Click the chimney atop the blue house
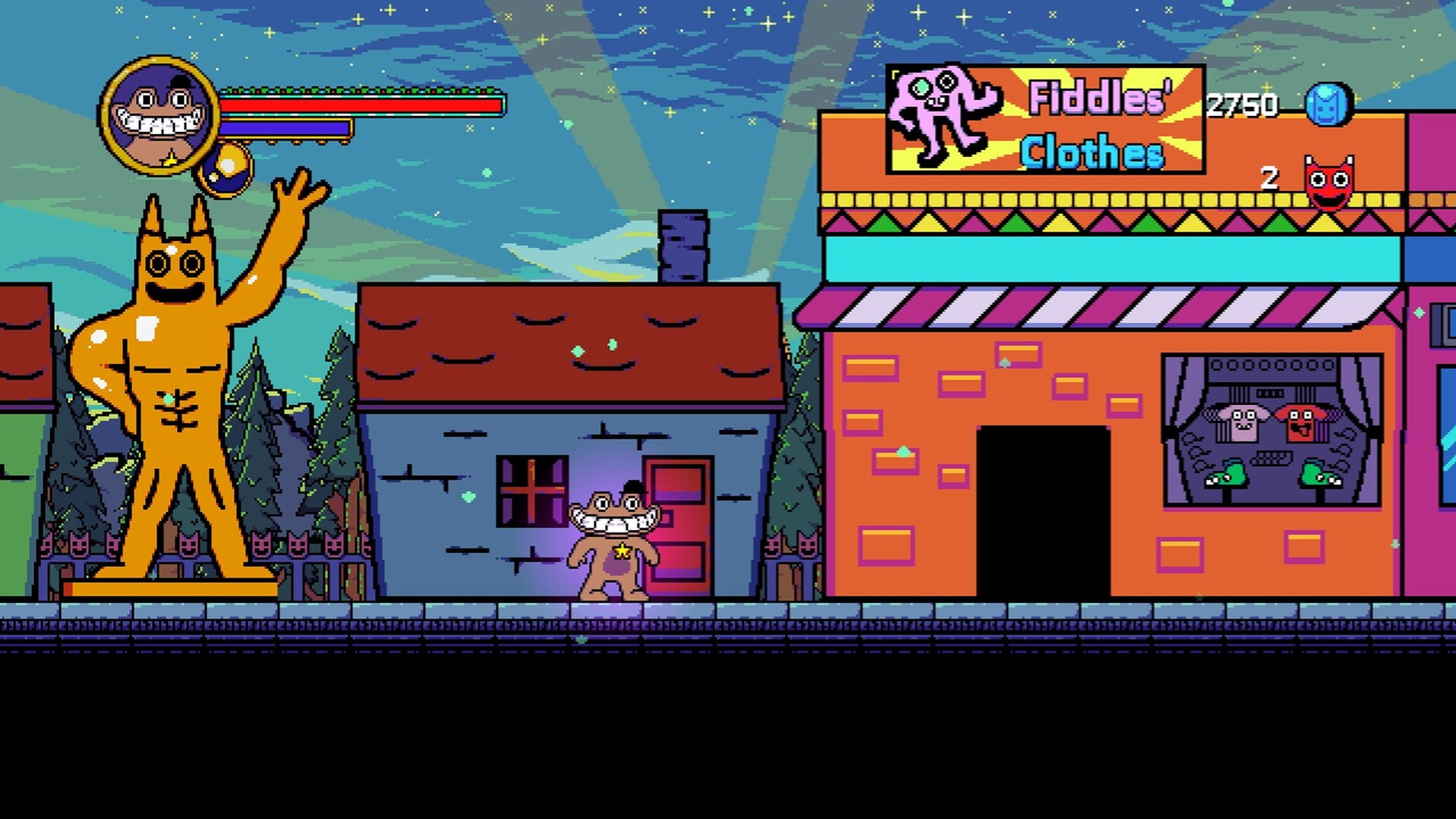 [x=682, y=244]
